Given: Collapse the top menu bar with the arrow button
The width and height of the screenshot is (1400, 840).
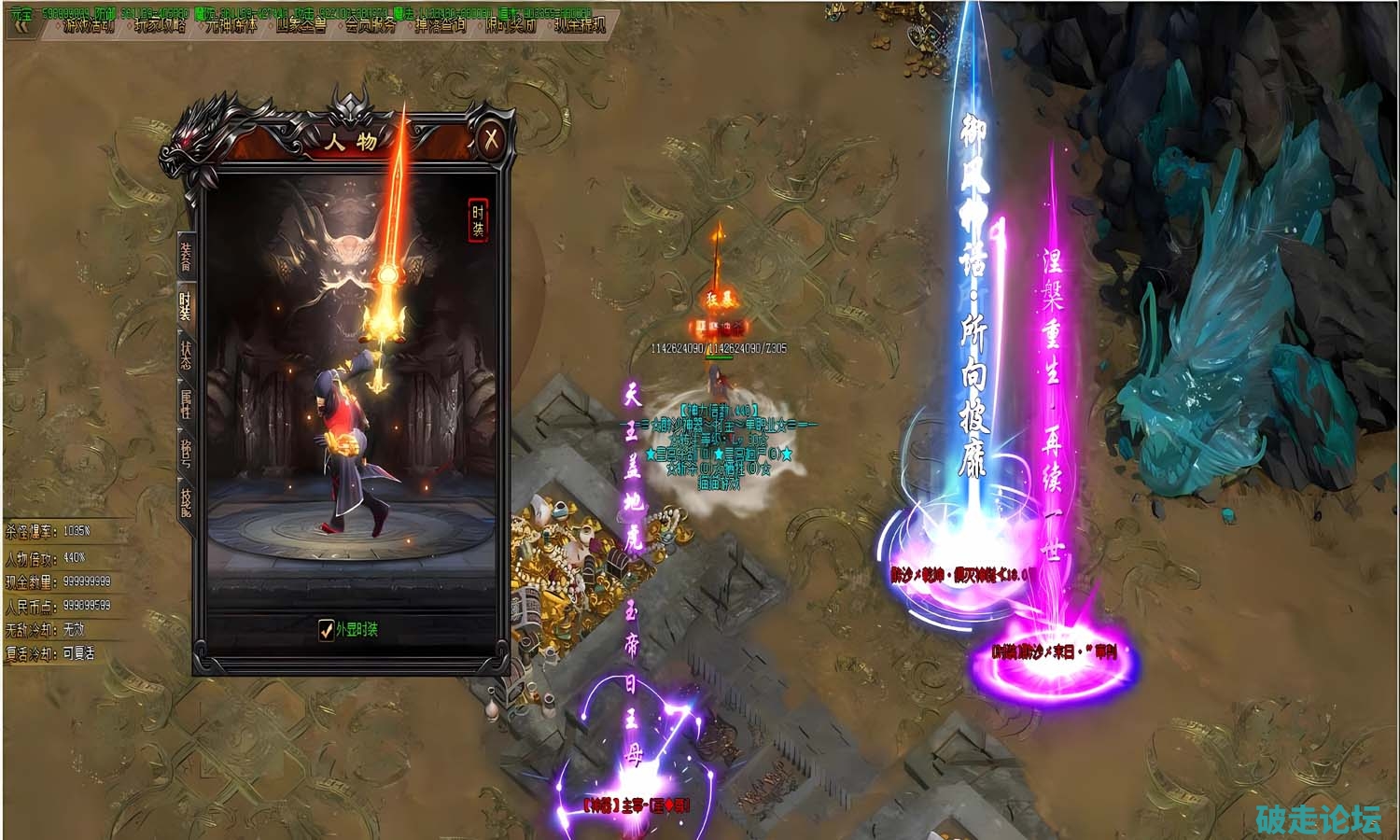Looking at the screenshot, I should point(21,25).
